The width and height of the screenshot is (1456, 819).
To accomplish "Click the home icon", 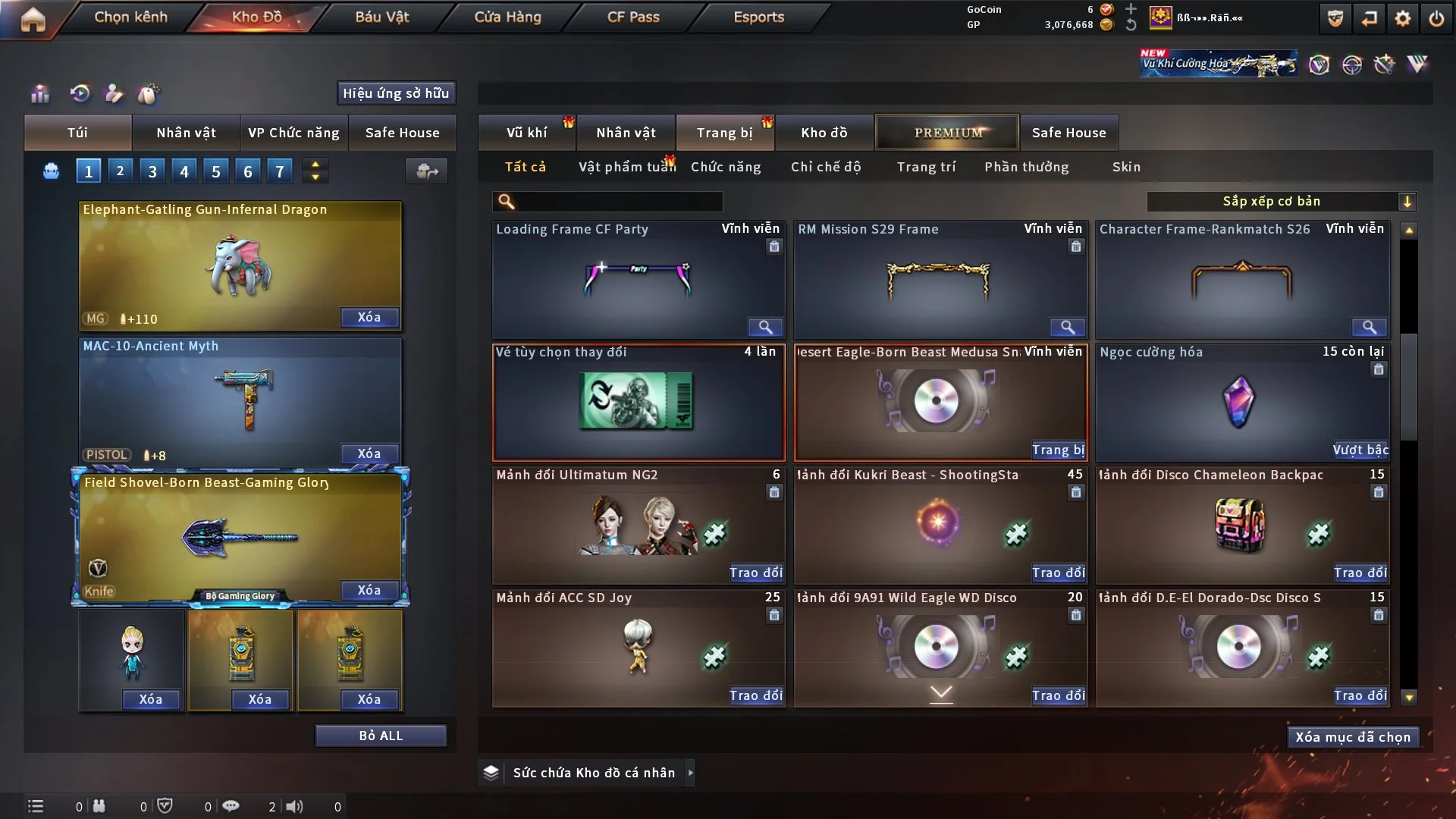I will tap(33, 18).
